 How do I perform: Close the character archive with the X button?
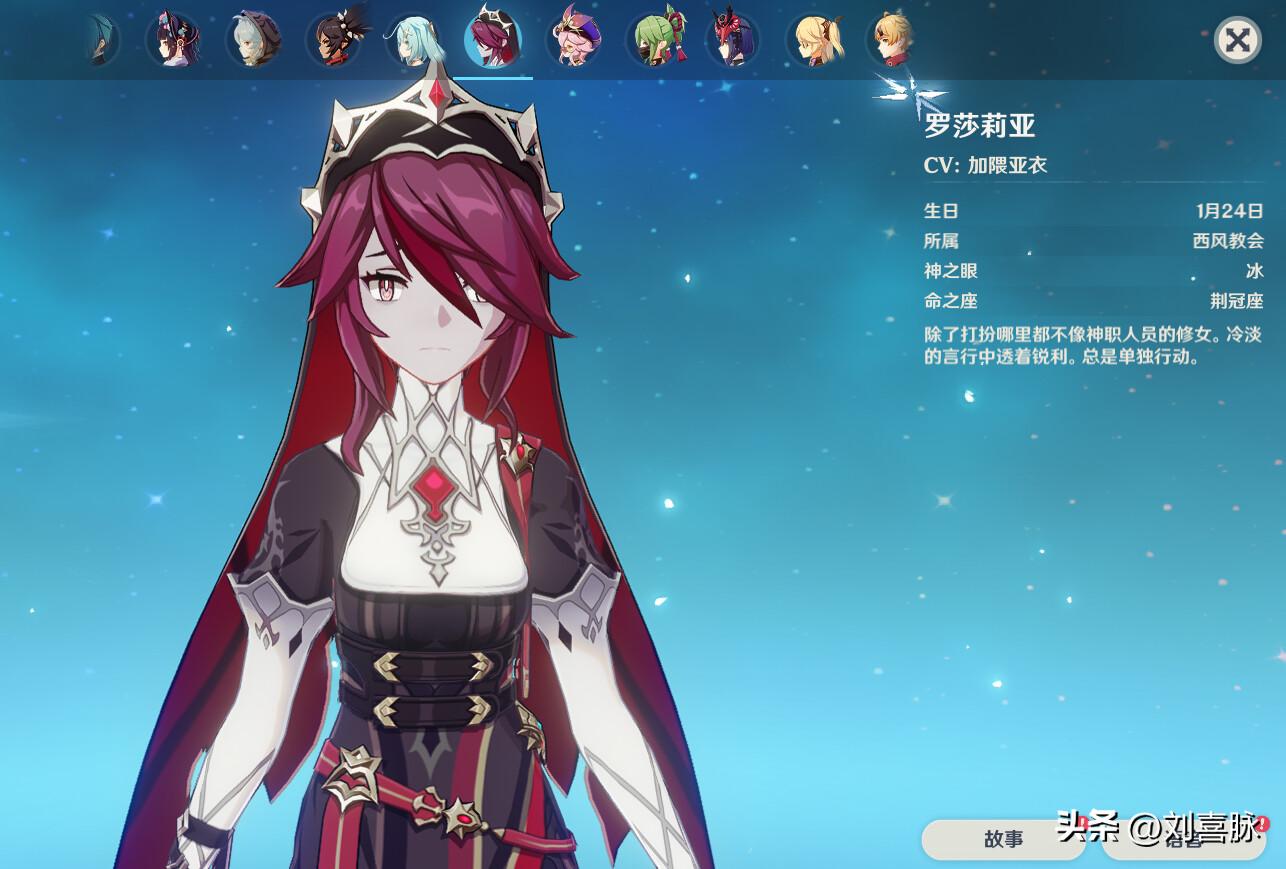click(1237, 41)
